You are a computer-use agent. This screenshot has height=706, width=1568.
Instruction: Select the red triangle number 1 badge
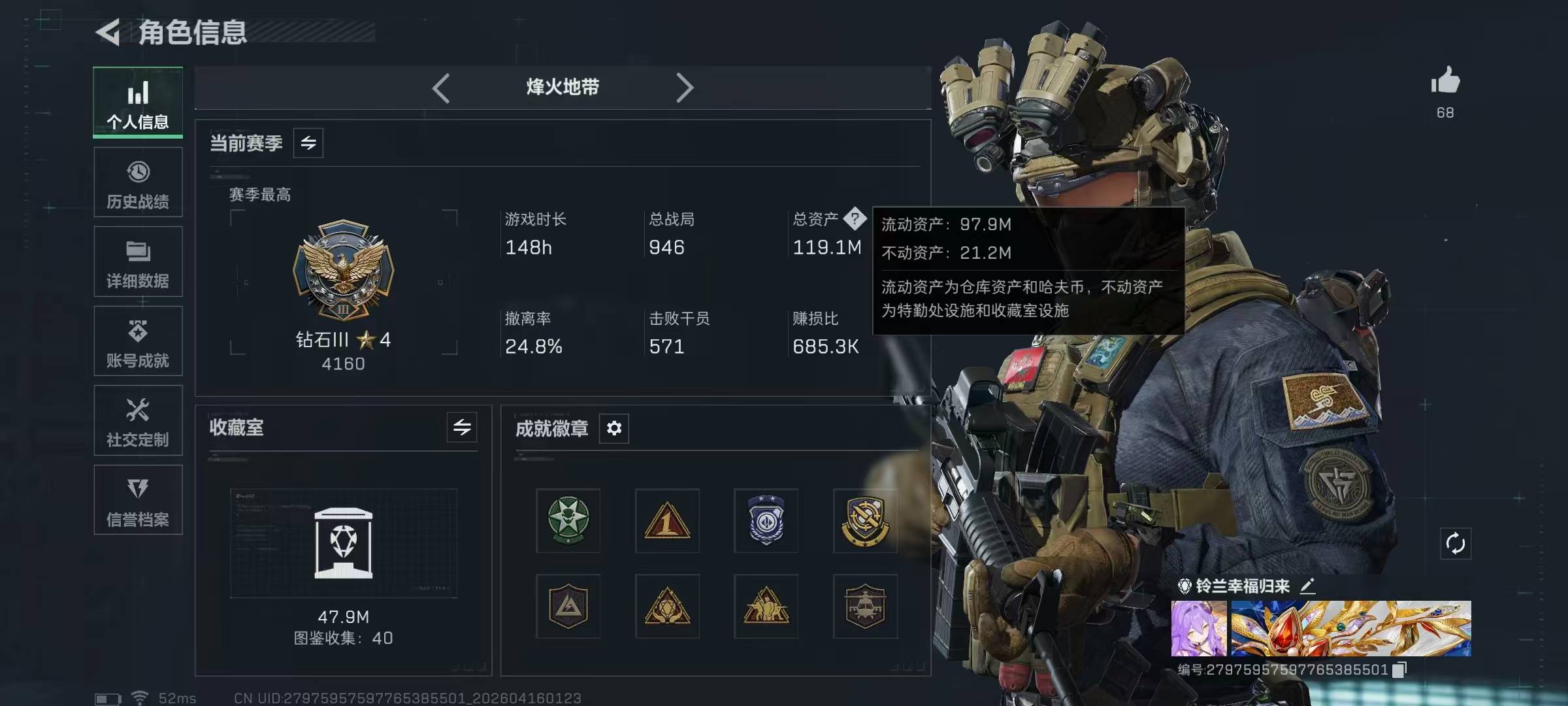pyautogui.click(x=667, y=520)
